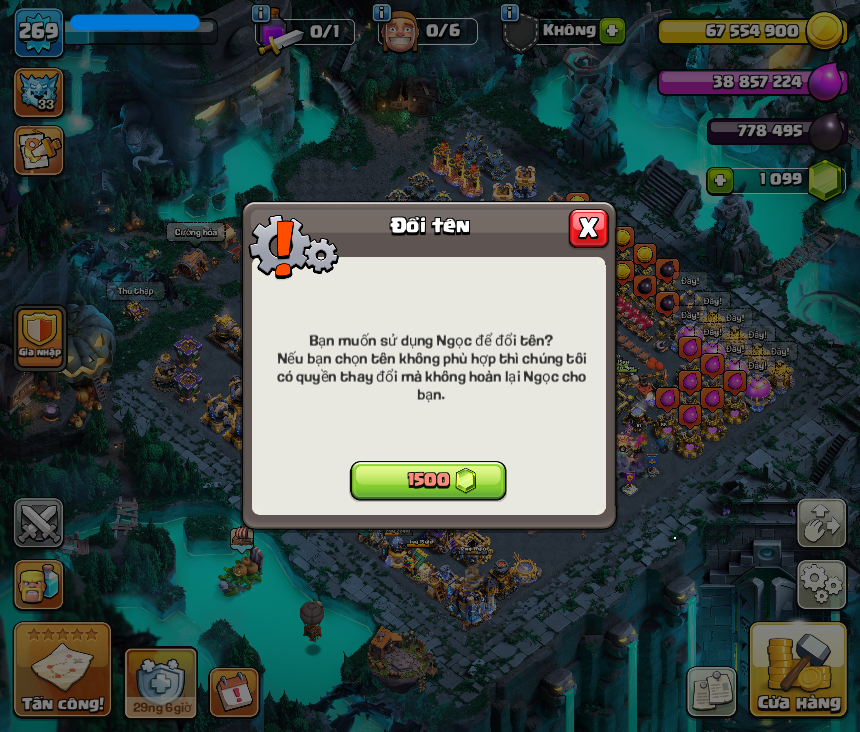860x732 pixels.
Task: Tap the Tấn công! attack button
Action: (x=62, y=670)
